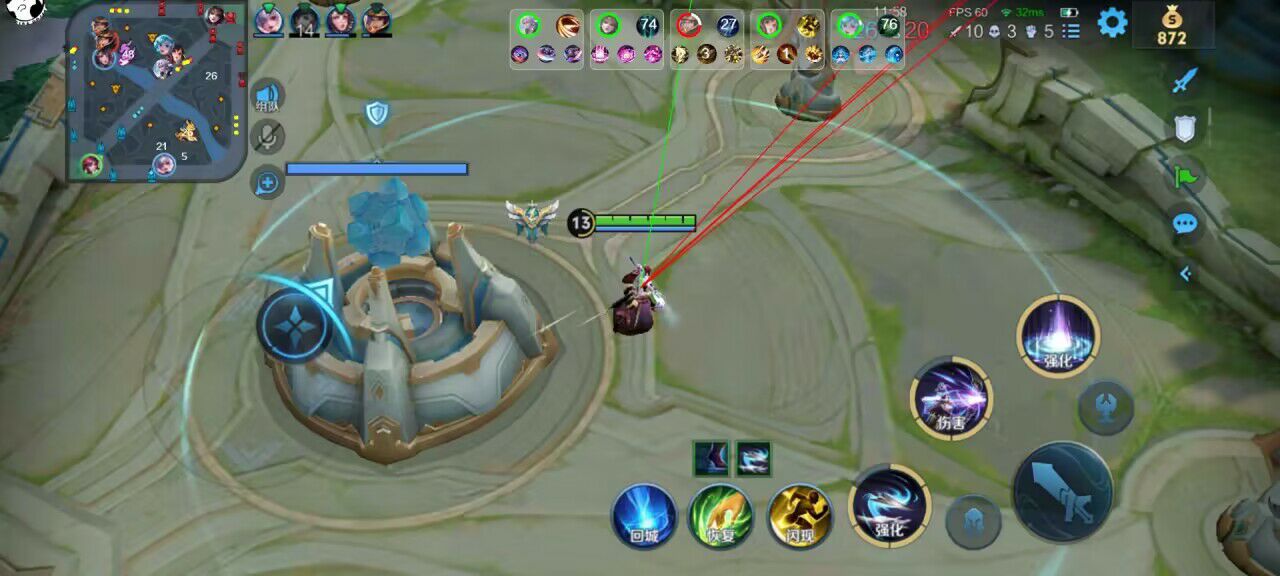Open the quick message button
This screenshot has width=1280, height=576.
267,182
